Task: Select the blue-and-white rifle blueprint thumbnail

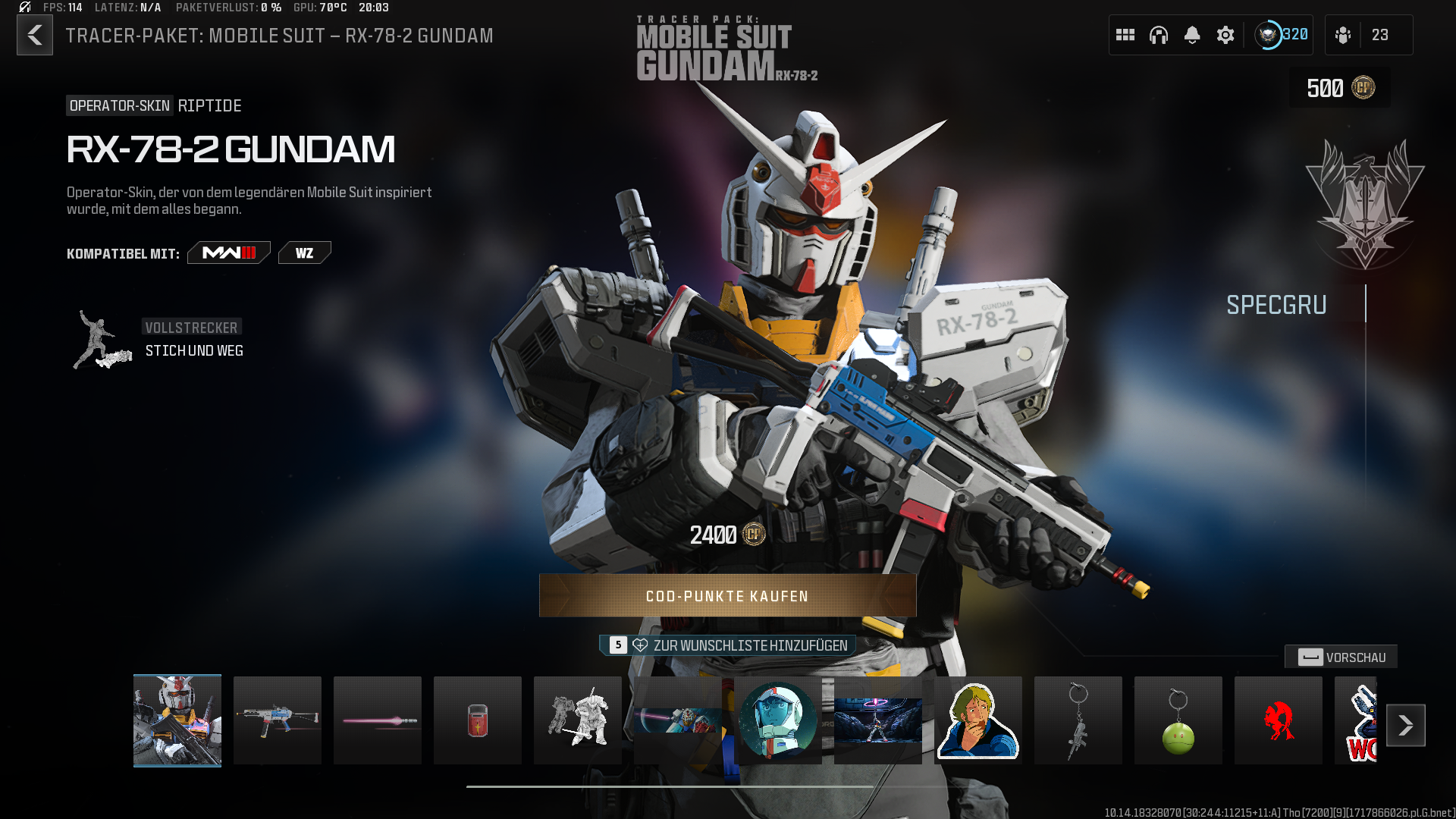Action: (278, 720)
